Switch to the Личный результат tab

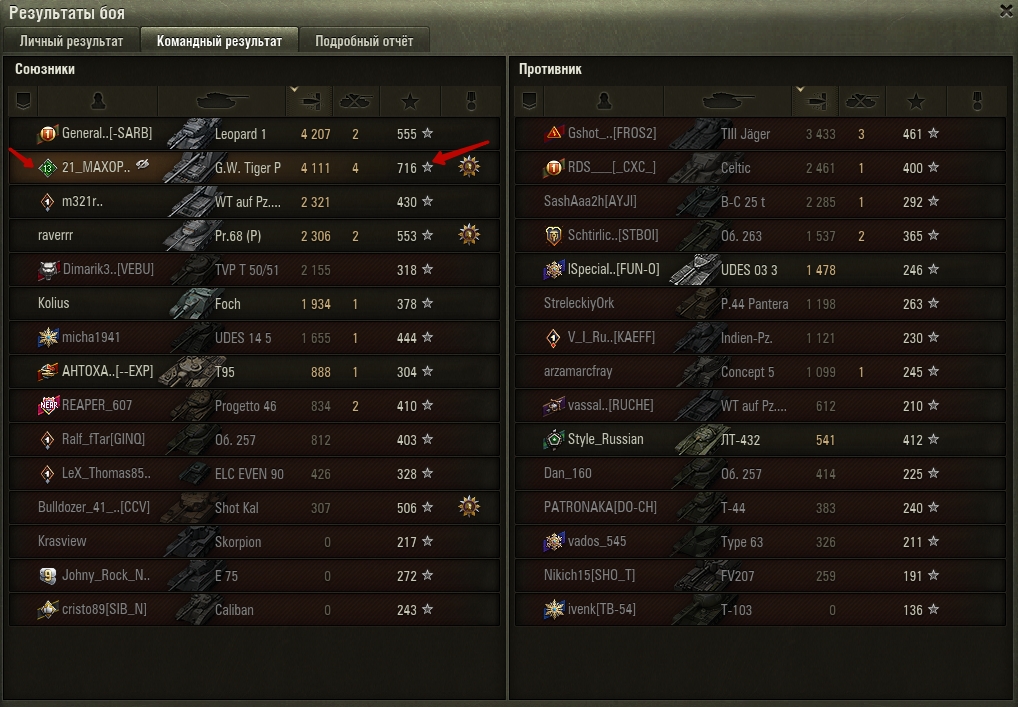pyautogui.click(x=71, y=41)
